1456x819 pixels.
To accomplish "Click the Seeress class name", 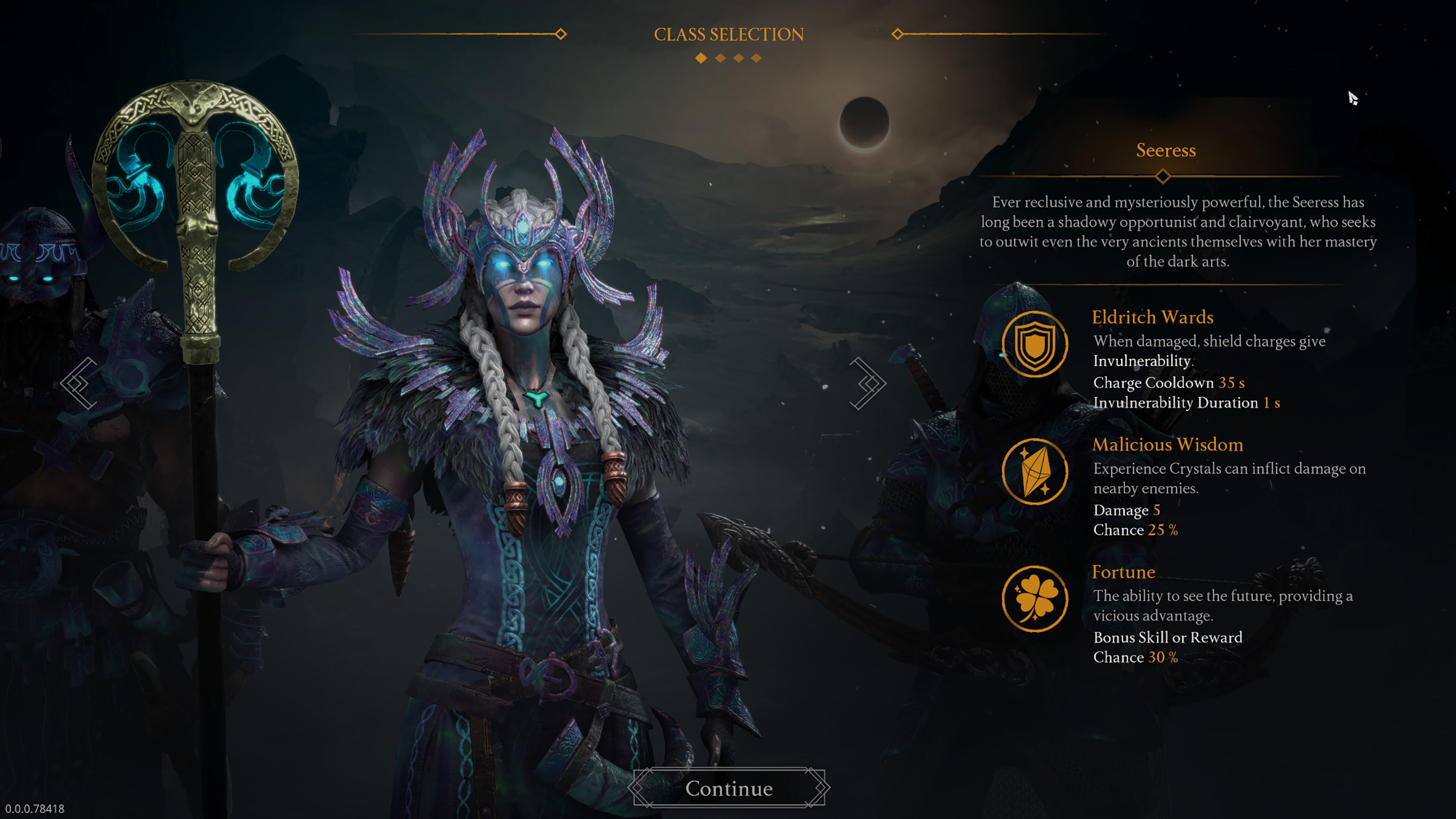I will pos(1166,150).
